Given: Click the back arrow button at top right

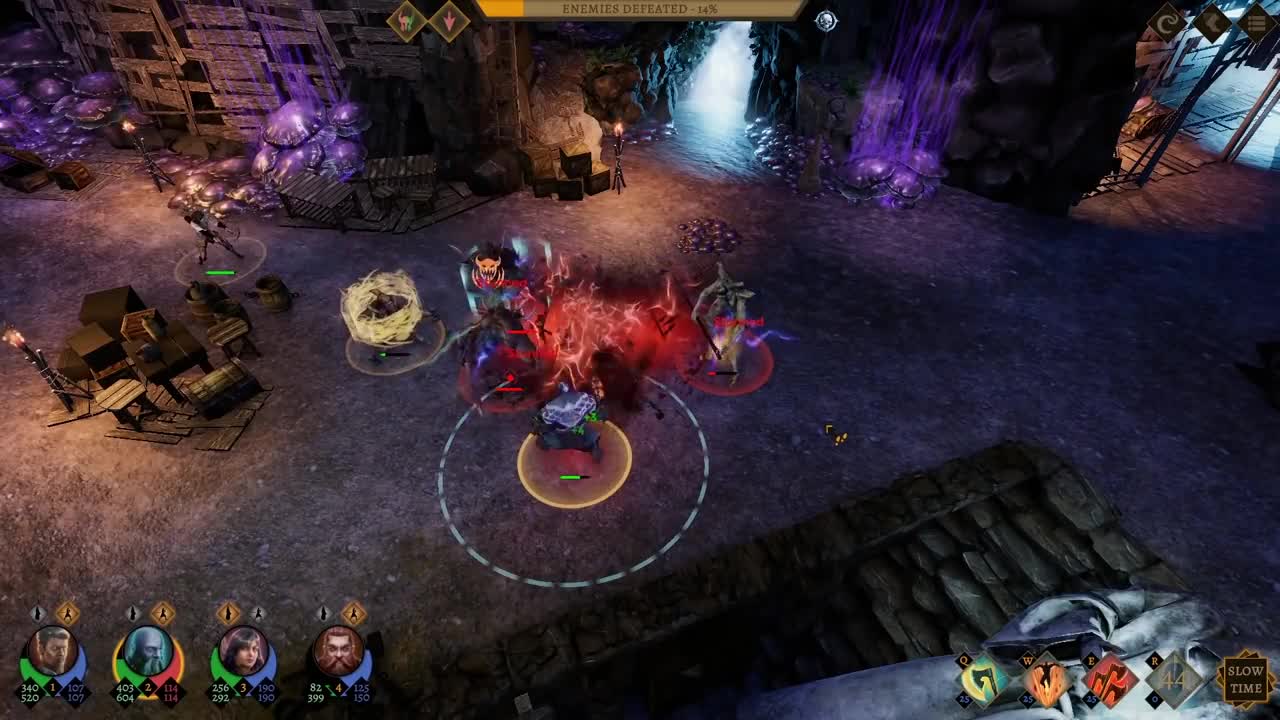Looking at the screenshot, I should tap(1212, 20).
